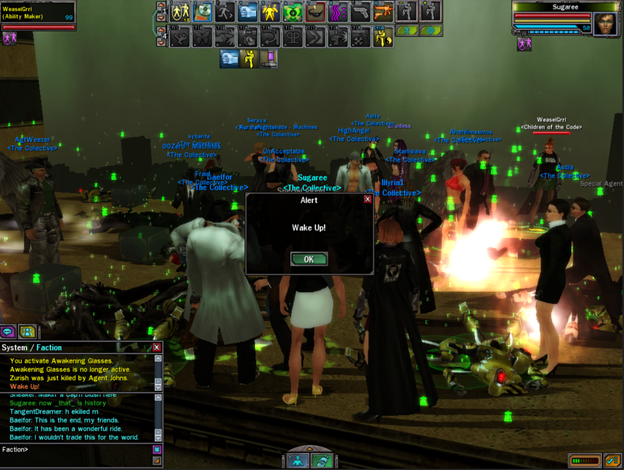Close the System / Faction chat window
This screenshot has height=470, width=624.
[157, 347]
